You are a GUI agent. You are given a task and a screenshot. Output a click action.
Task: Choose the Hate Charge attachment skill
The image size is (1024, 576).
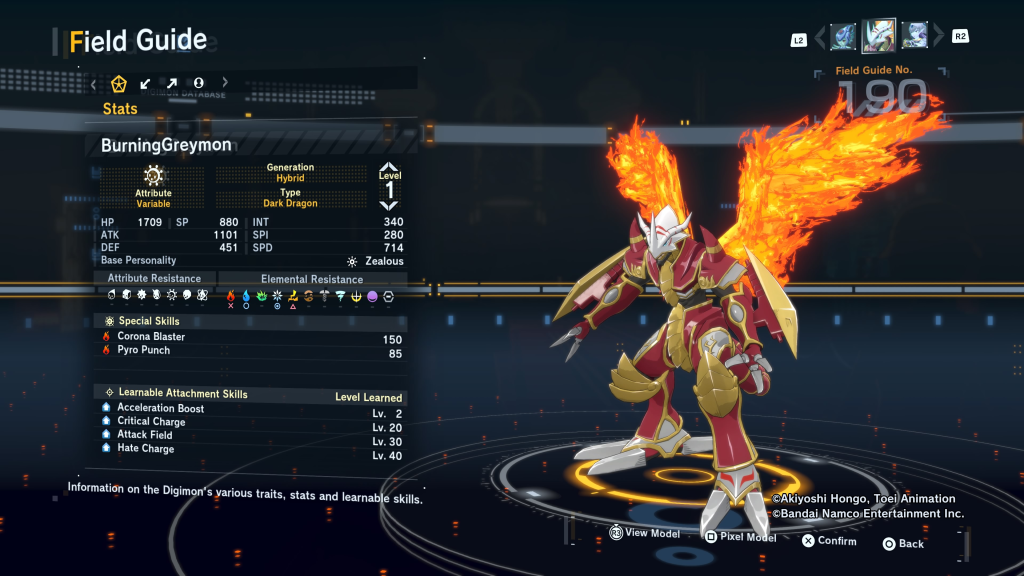coord(145,449)
